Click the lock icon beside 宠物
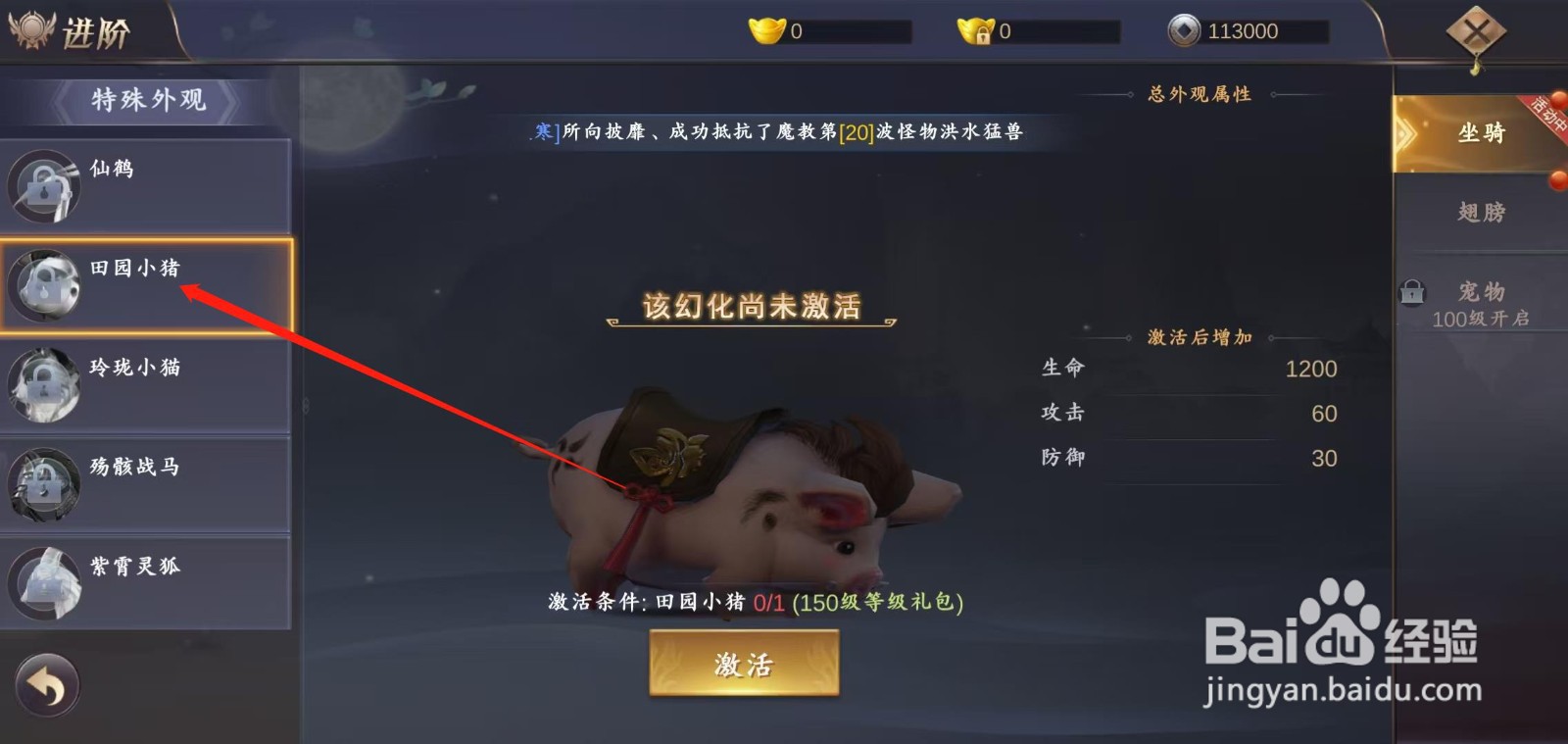This screenshot has width=1568, height=744. click(1411, 291)
